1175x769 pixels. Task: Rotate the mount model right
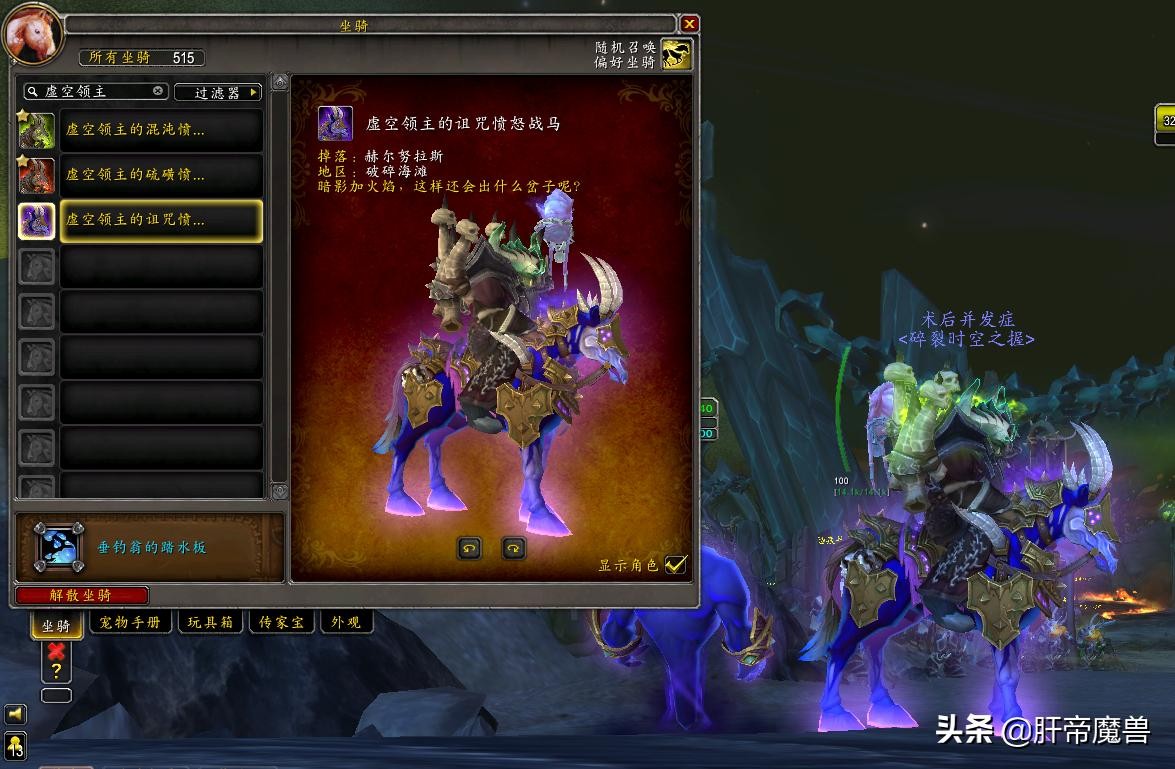[x=513, y=548]
